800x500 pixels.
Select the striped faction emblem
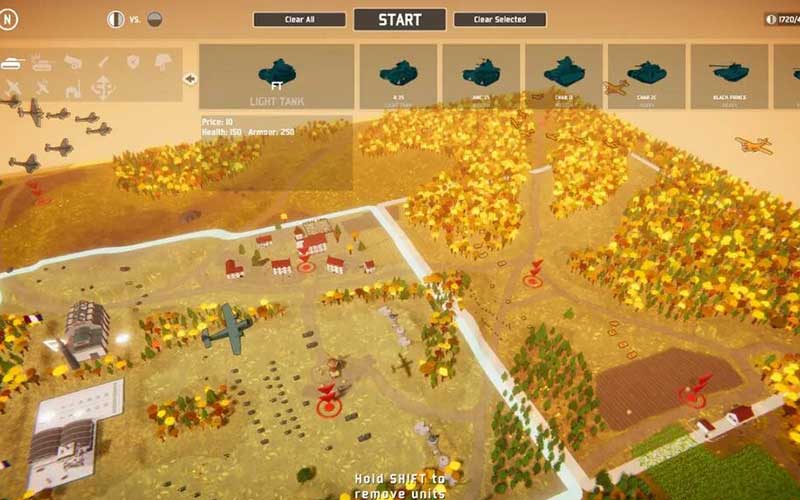coord(115,18)
